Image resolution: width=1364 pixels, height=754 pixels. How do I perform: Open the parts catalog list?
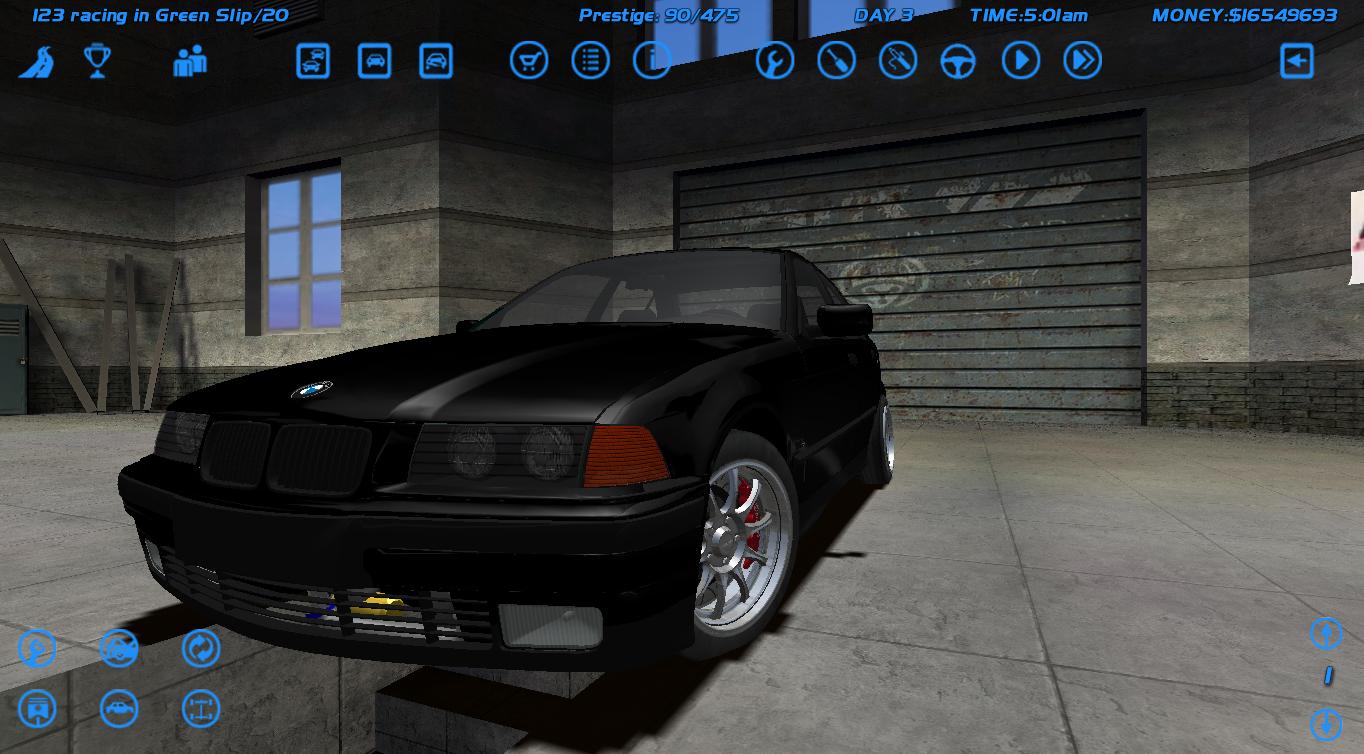pos(589,60)
